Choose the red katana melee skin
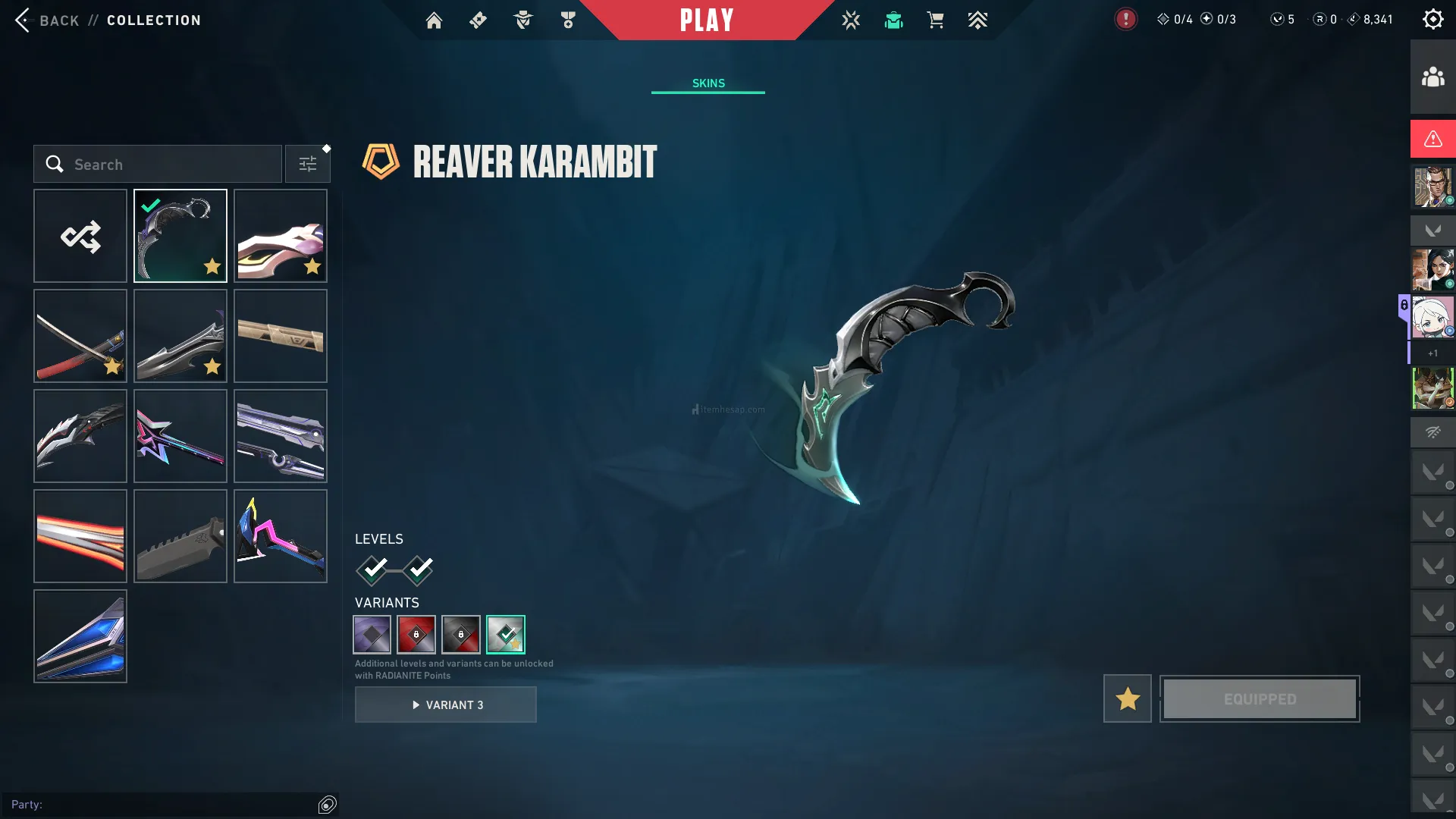1456x819 pixels. tap(80, 336)
